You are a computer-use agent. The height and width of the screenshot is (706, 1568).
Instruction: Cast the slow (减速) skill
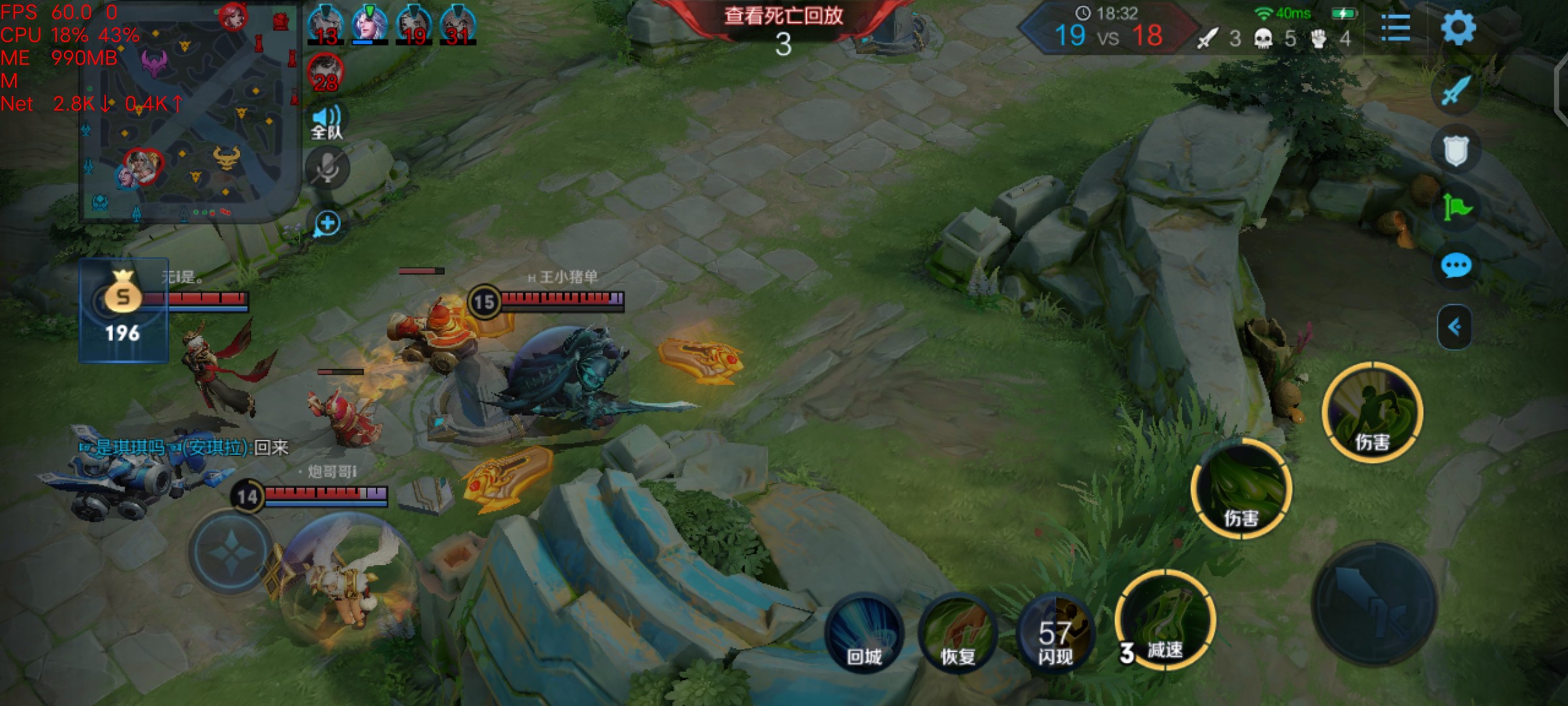1165,619
